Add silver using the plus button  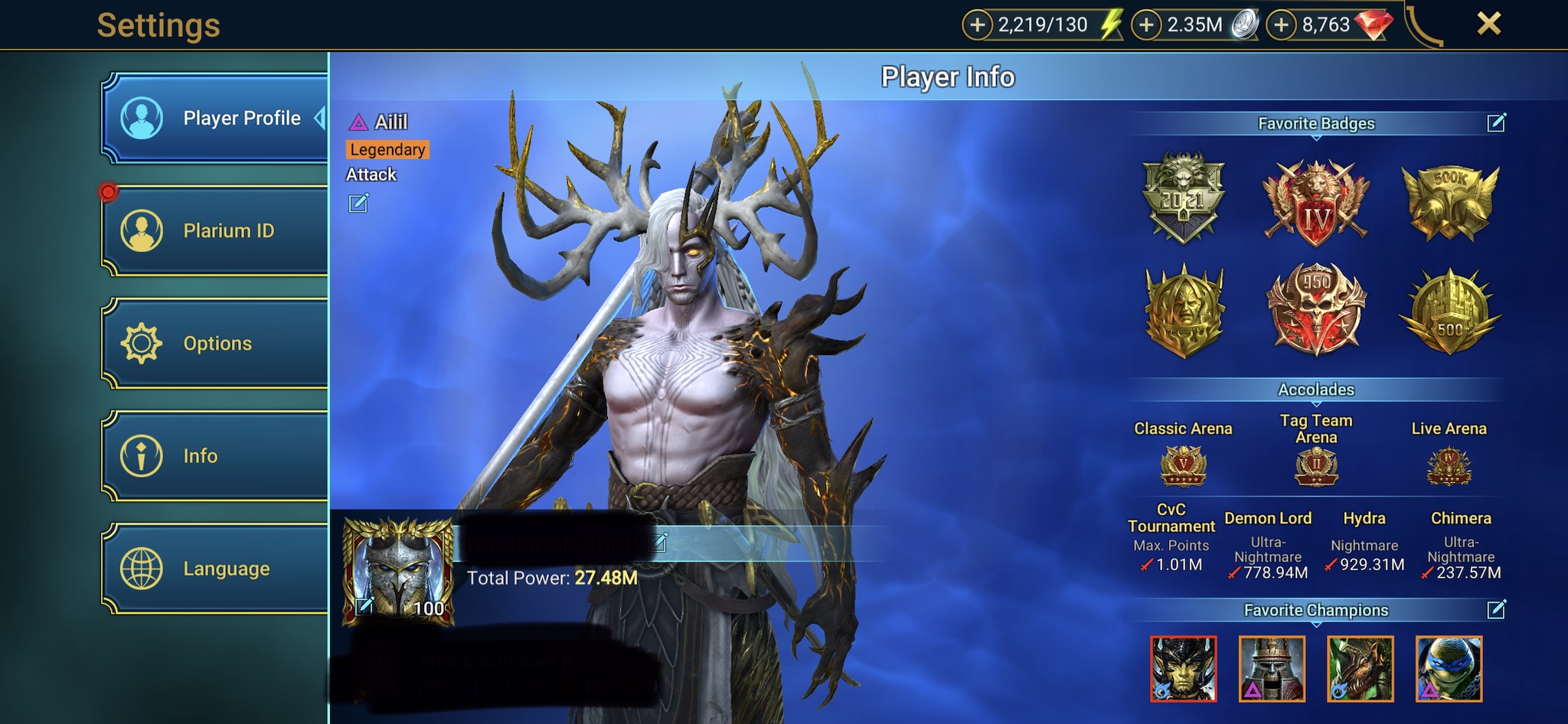pyautogui.click(x=1146, y=25)
